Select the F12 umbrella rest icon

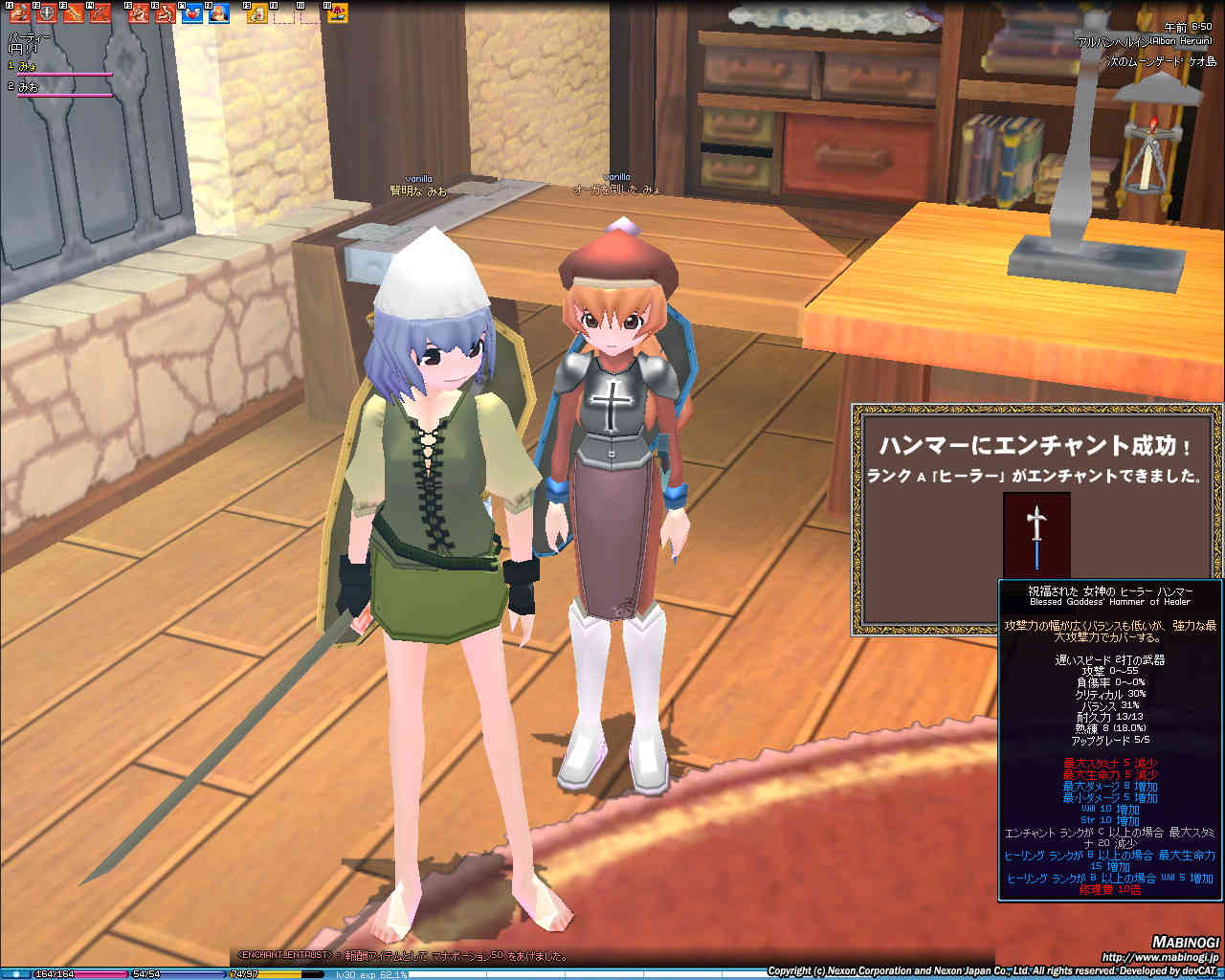pos(337,13)
